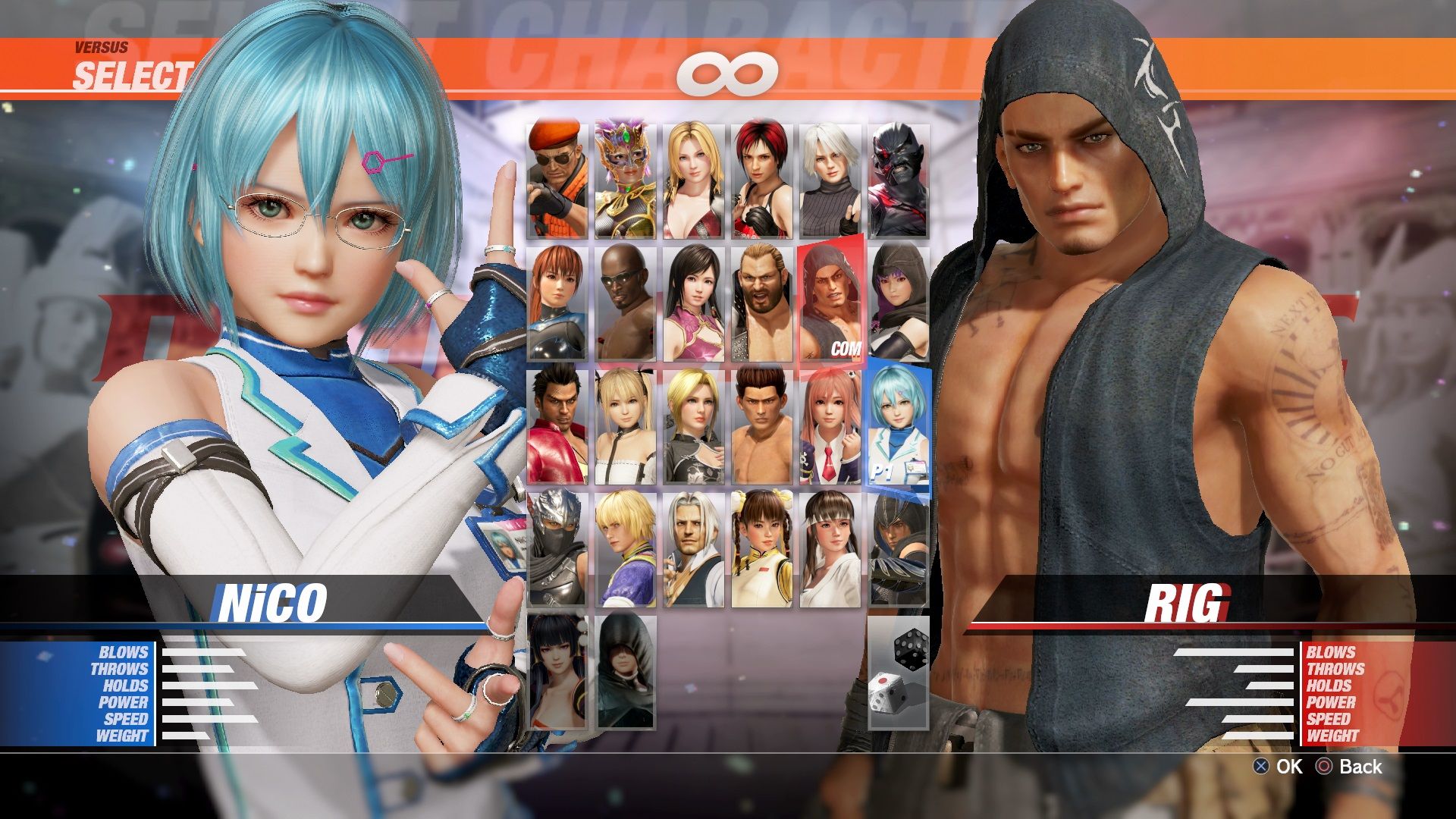Choose the girl with braided hair buns
Viewport: 1456px width, 819px height.
762,549
